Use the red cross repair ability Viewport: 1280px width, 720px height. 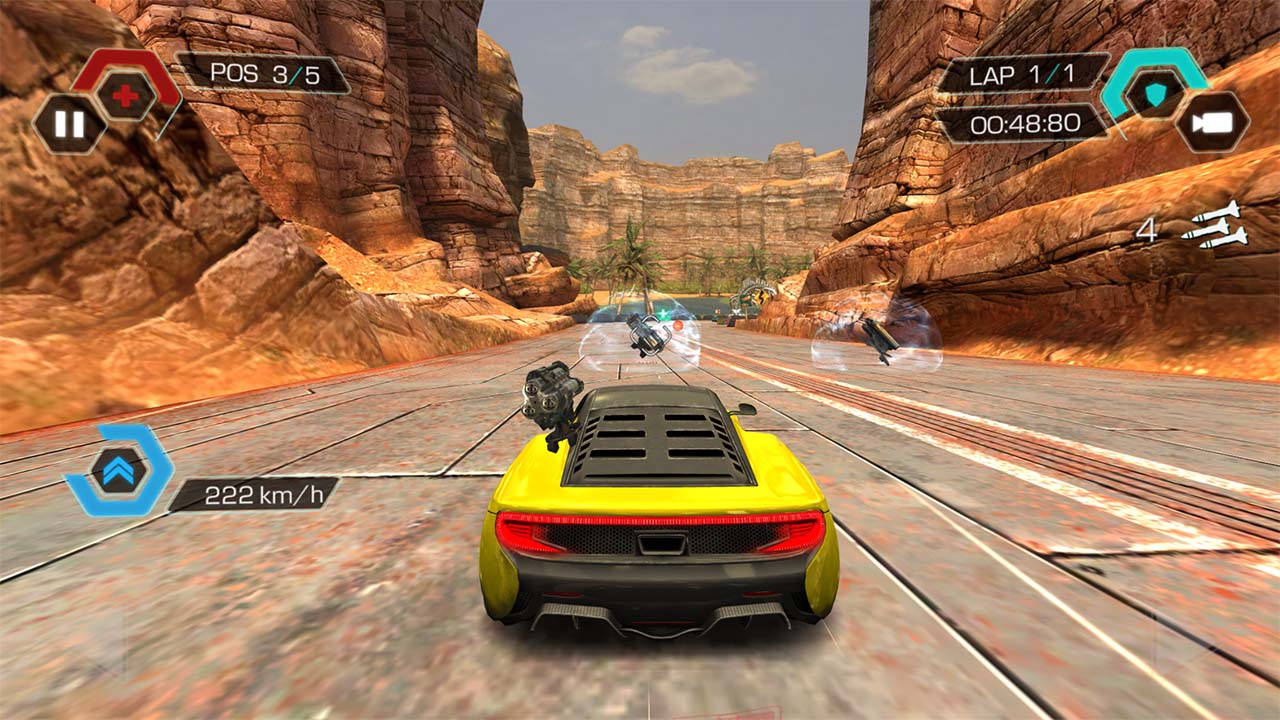(126, 96)
